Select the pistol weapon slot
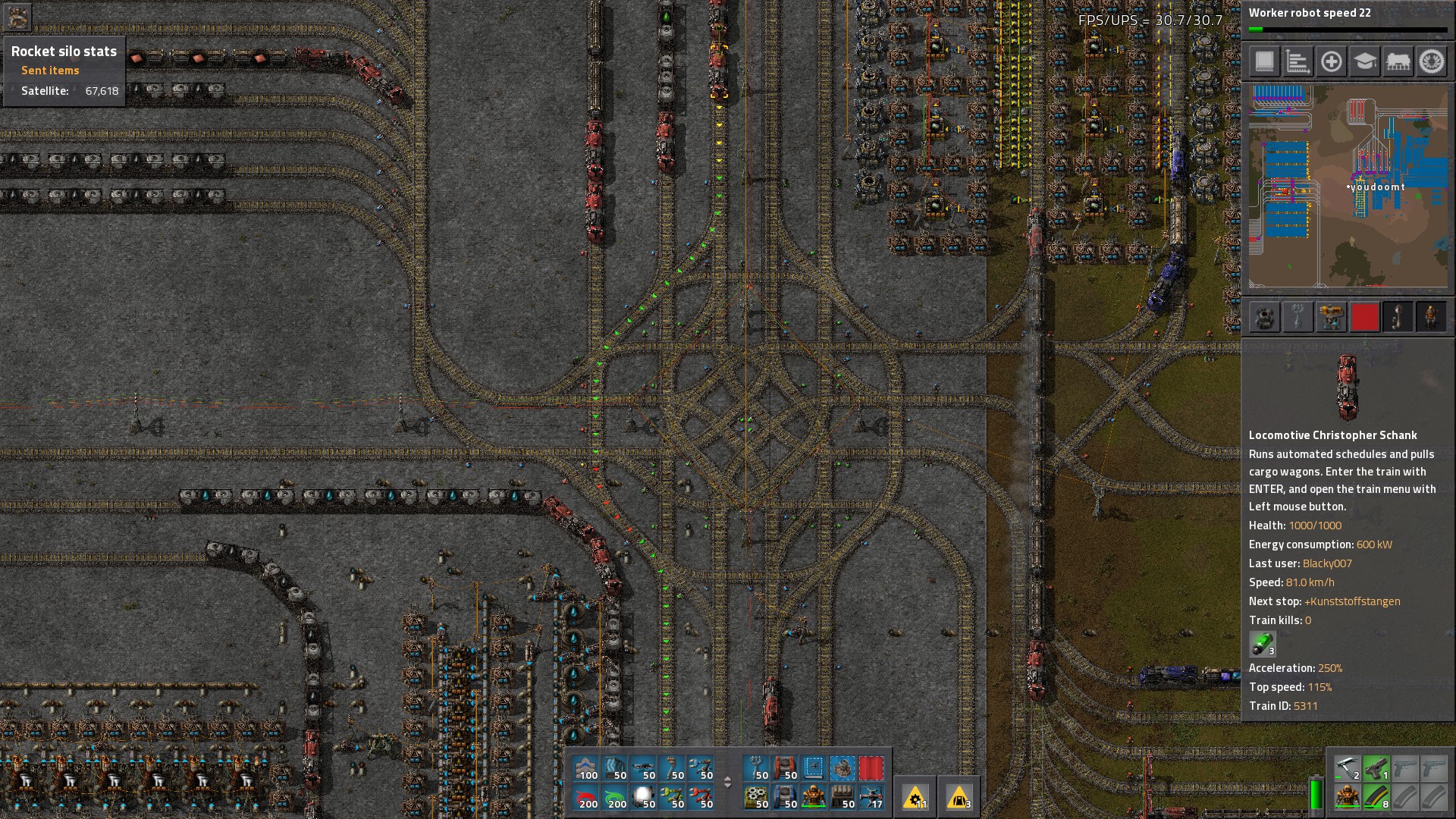 click(1376, 768)
